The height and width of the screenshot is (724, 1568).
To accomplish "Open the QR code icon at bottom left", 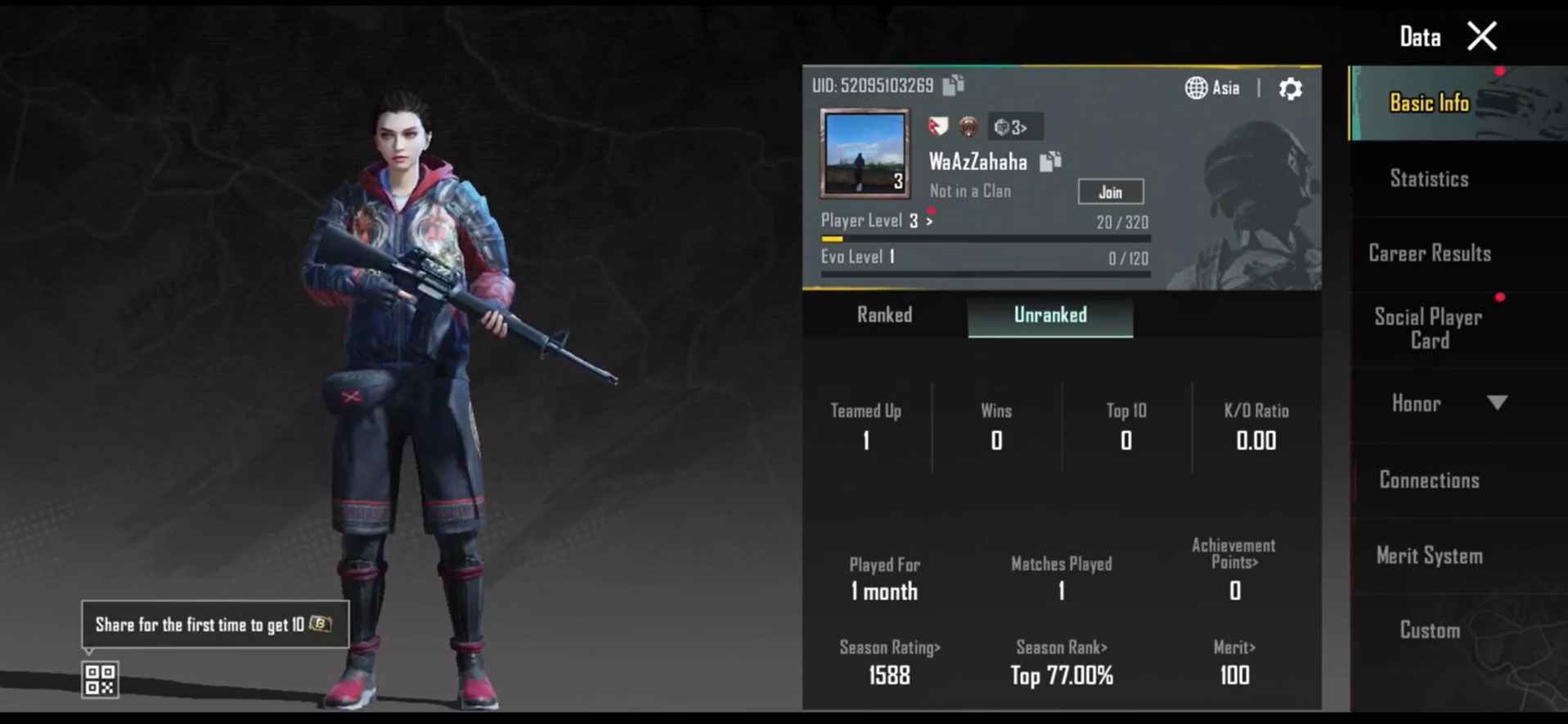I will click(x=99, y=680).
